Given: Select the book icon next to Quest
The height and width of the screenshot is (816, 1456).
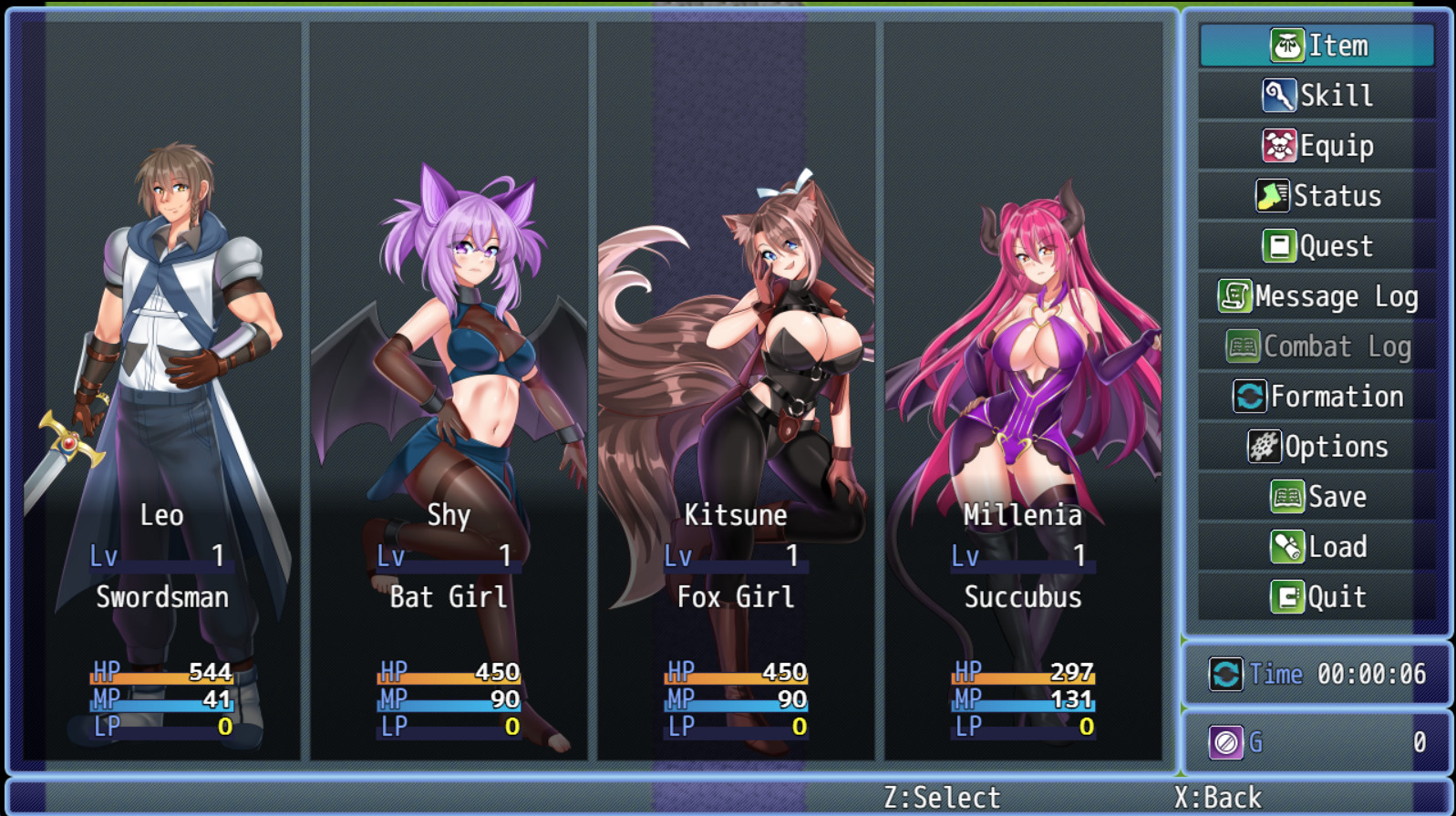Looking at the screenshot, I should [1280, 244].
